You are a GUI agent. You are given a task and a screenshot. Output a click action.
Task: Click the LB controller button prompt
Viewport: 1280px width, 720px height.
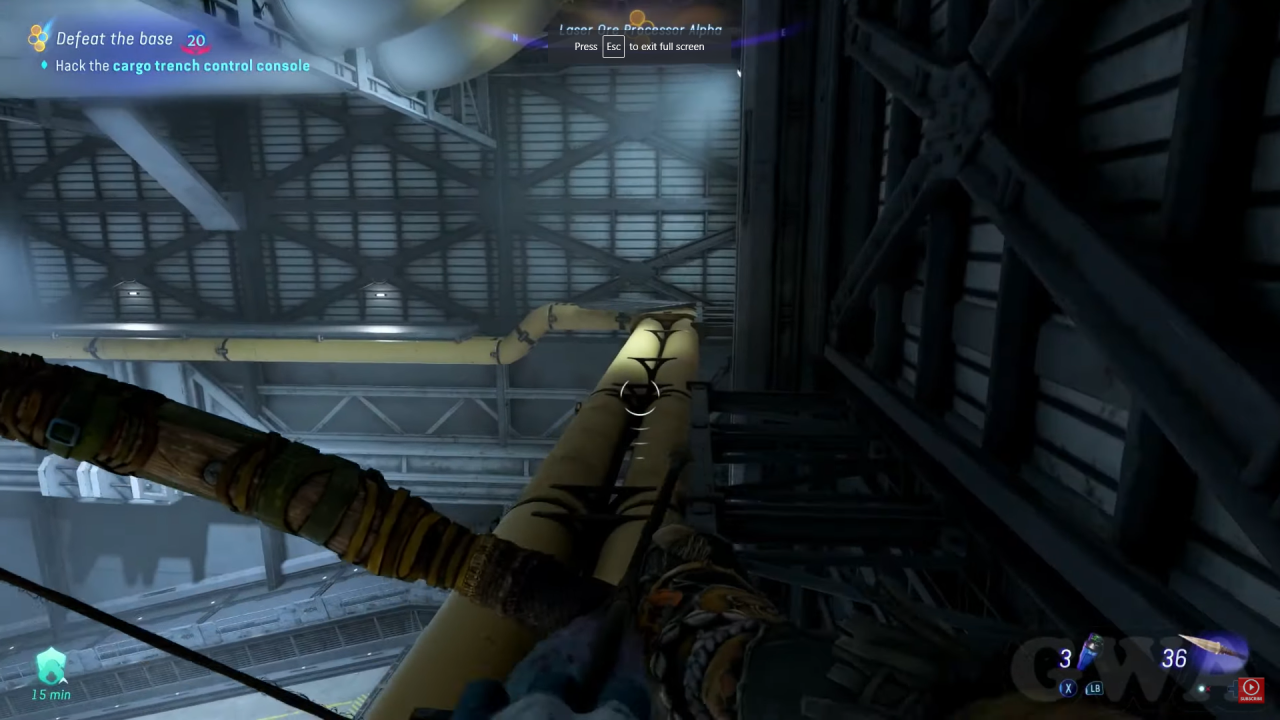[x=1093, y=688]
